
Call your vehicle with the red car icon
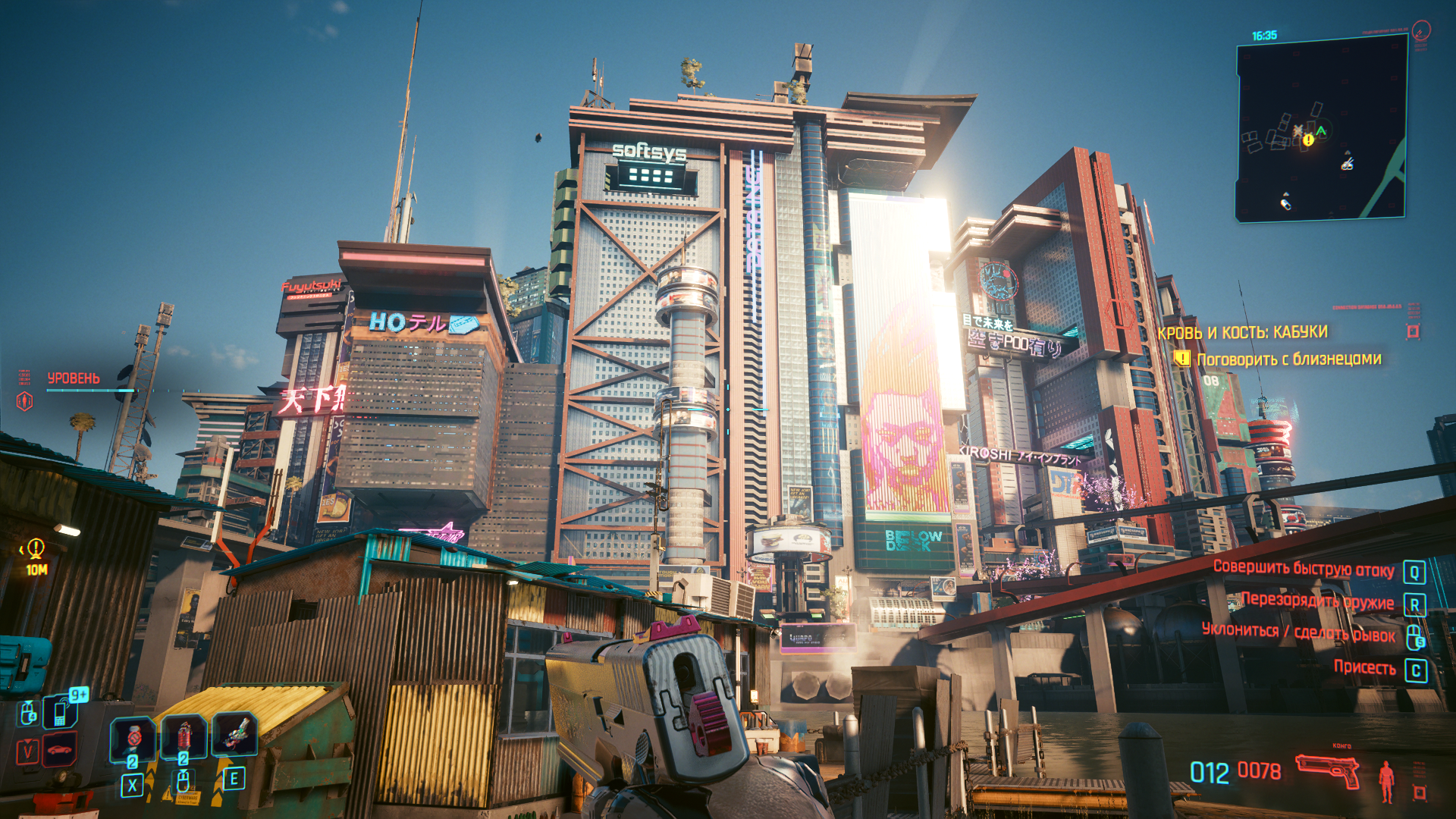click(x=61, y=751)
